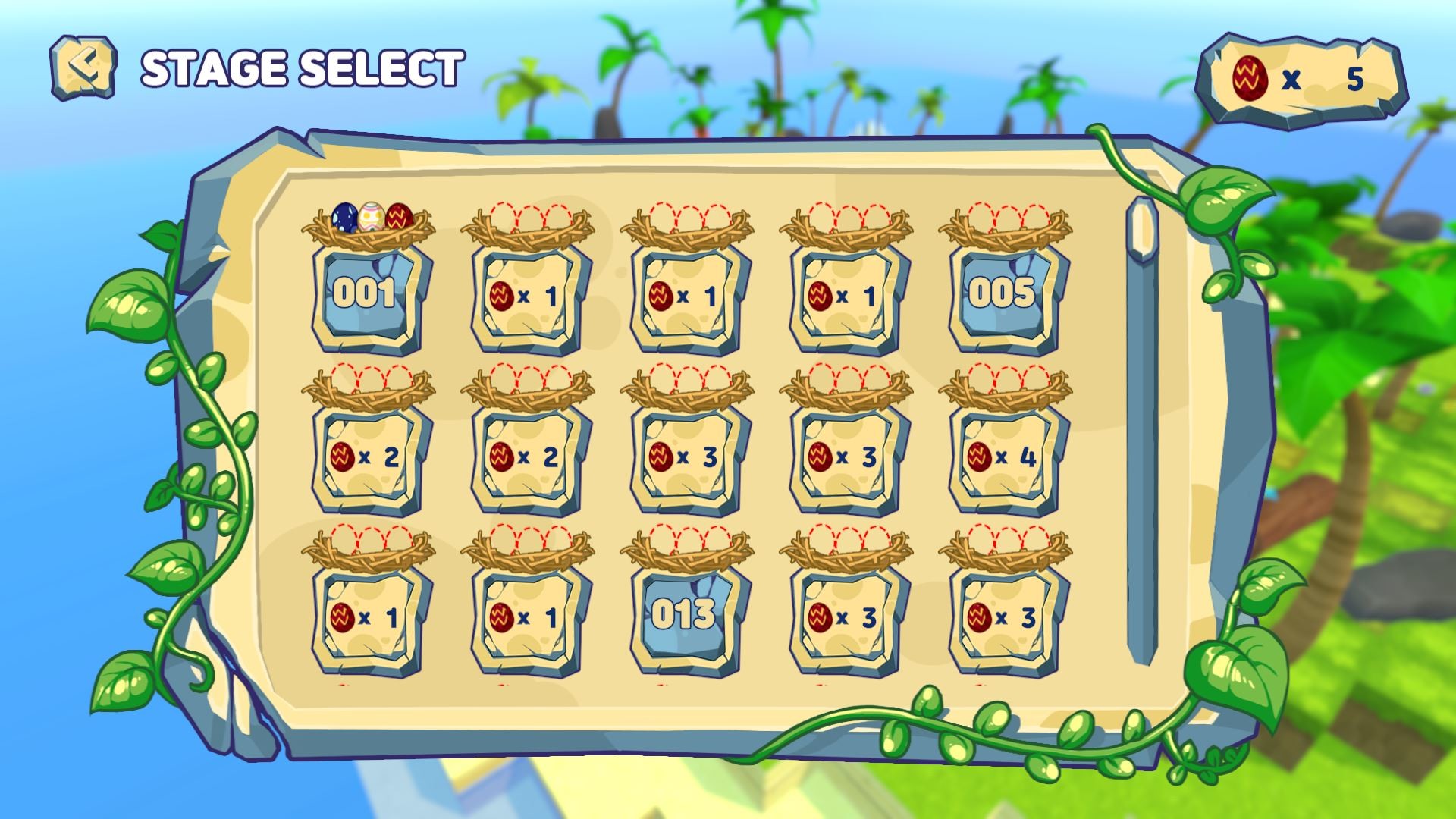Click the middle-row stage costing 2 eggs
Image resolution: width=1456 pixels, height=819 pixels.
(x=367, y=457)
